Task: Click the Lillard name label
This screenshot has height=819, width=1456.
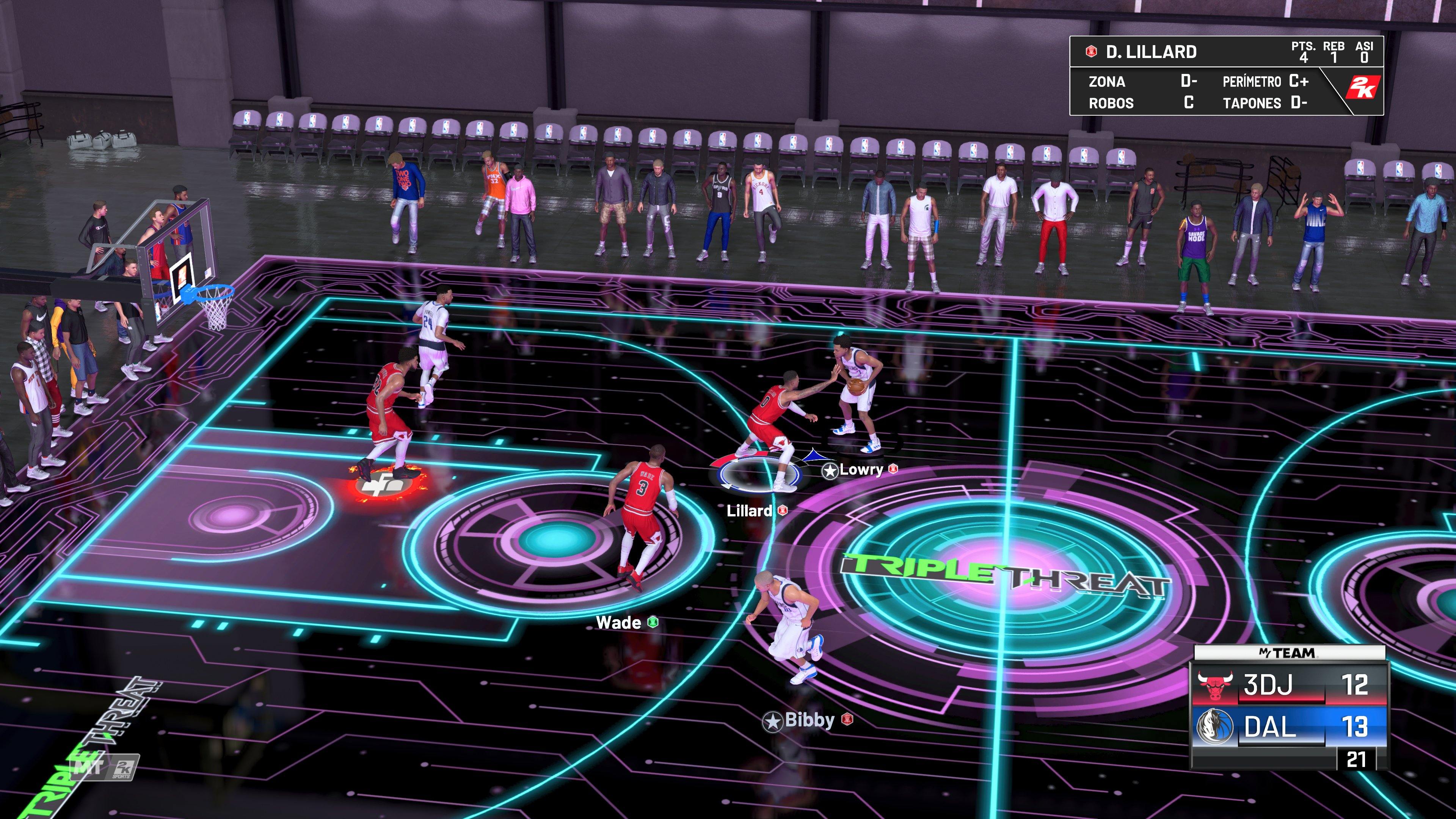Action: [750, 510]
